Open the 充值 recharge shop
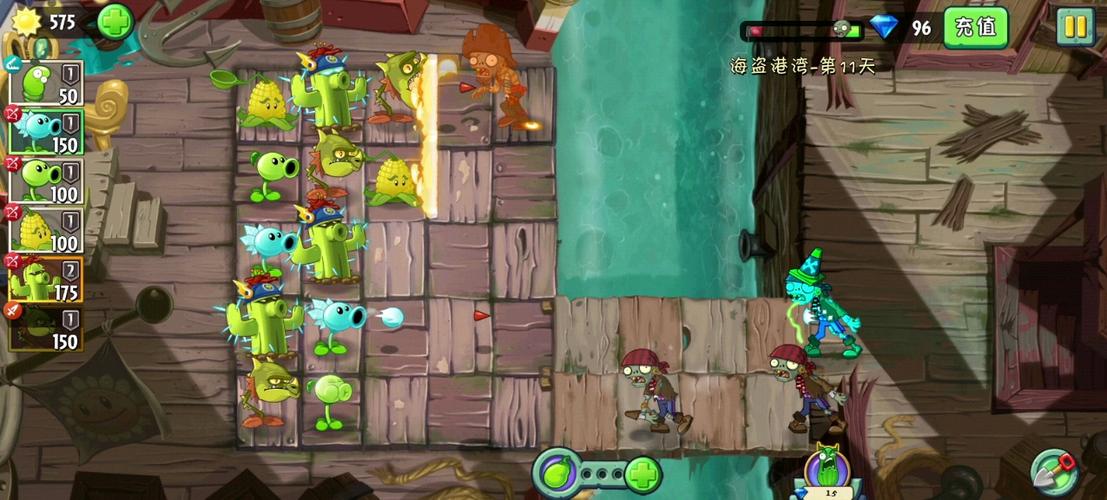This screenshot has height=500, width=1107. pyautogui.click(x=975, y=27)
